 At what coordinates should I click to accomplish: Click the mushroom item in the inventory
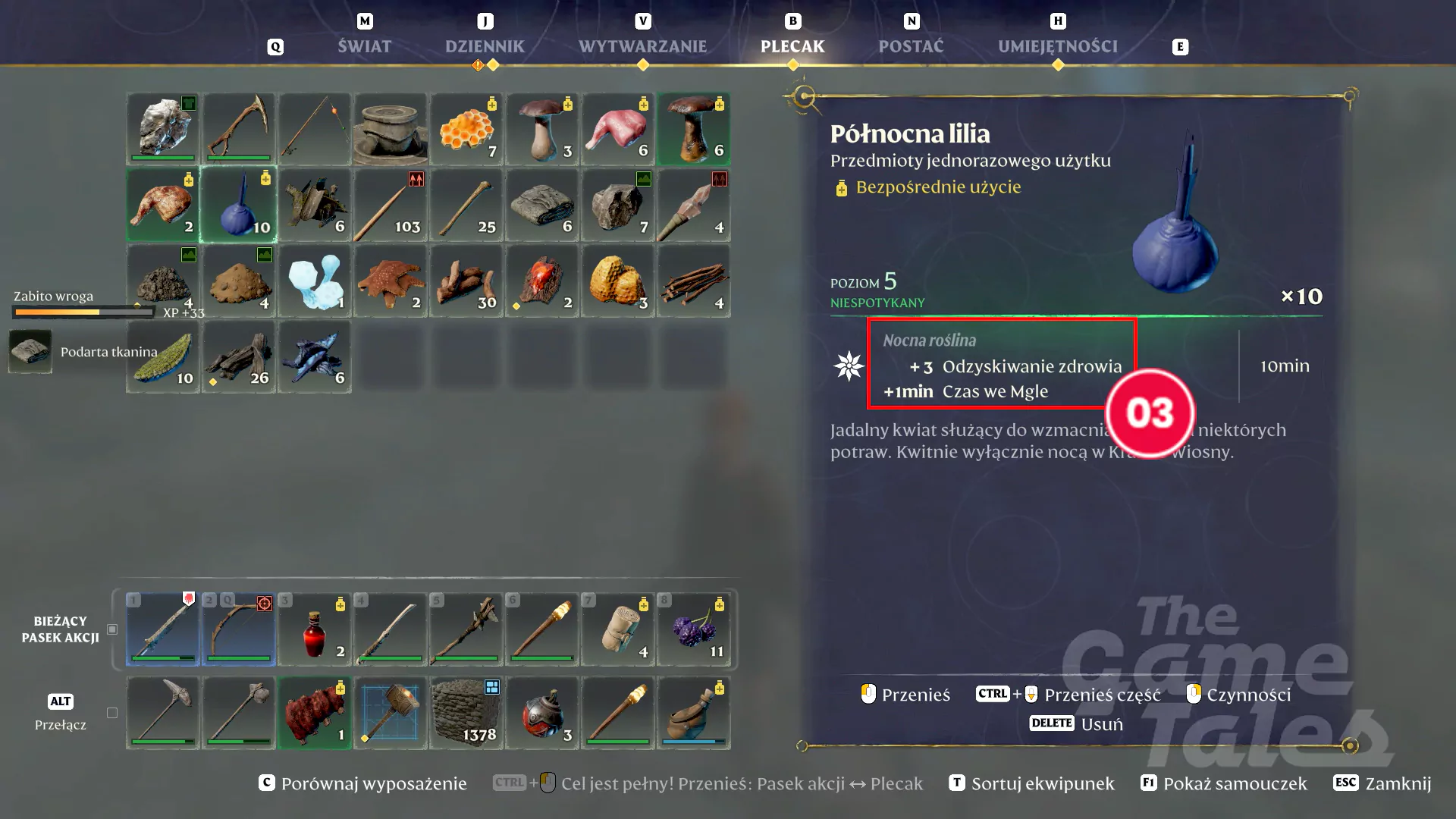pos(541,129)
